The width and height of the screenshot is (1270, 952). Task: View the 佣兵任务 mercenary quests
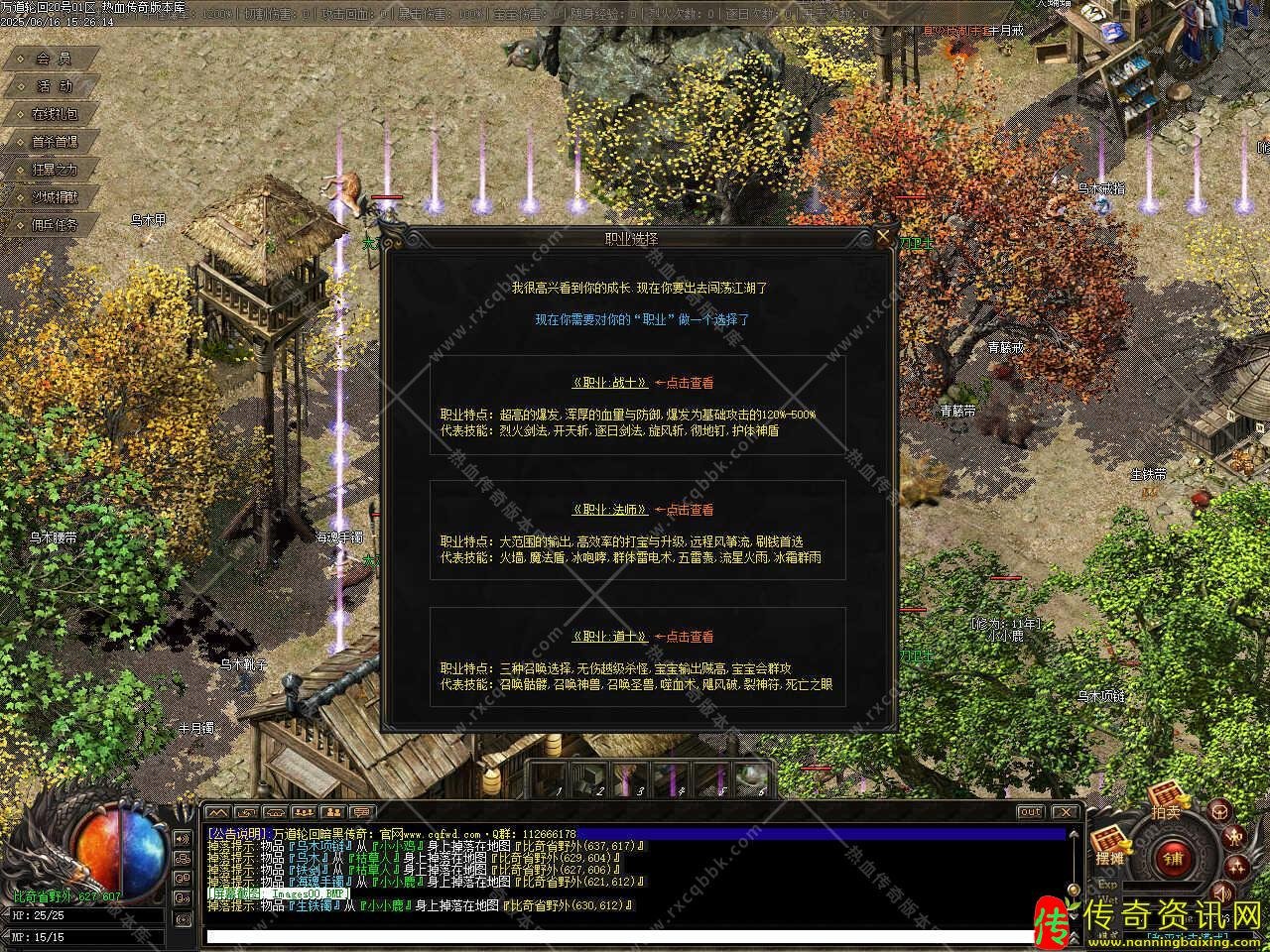[x=54, y=225]
